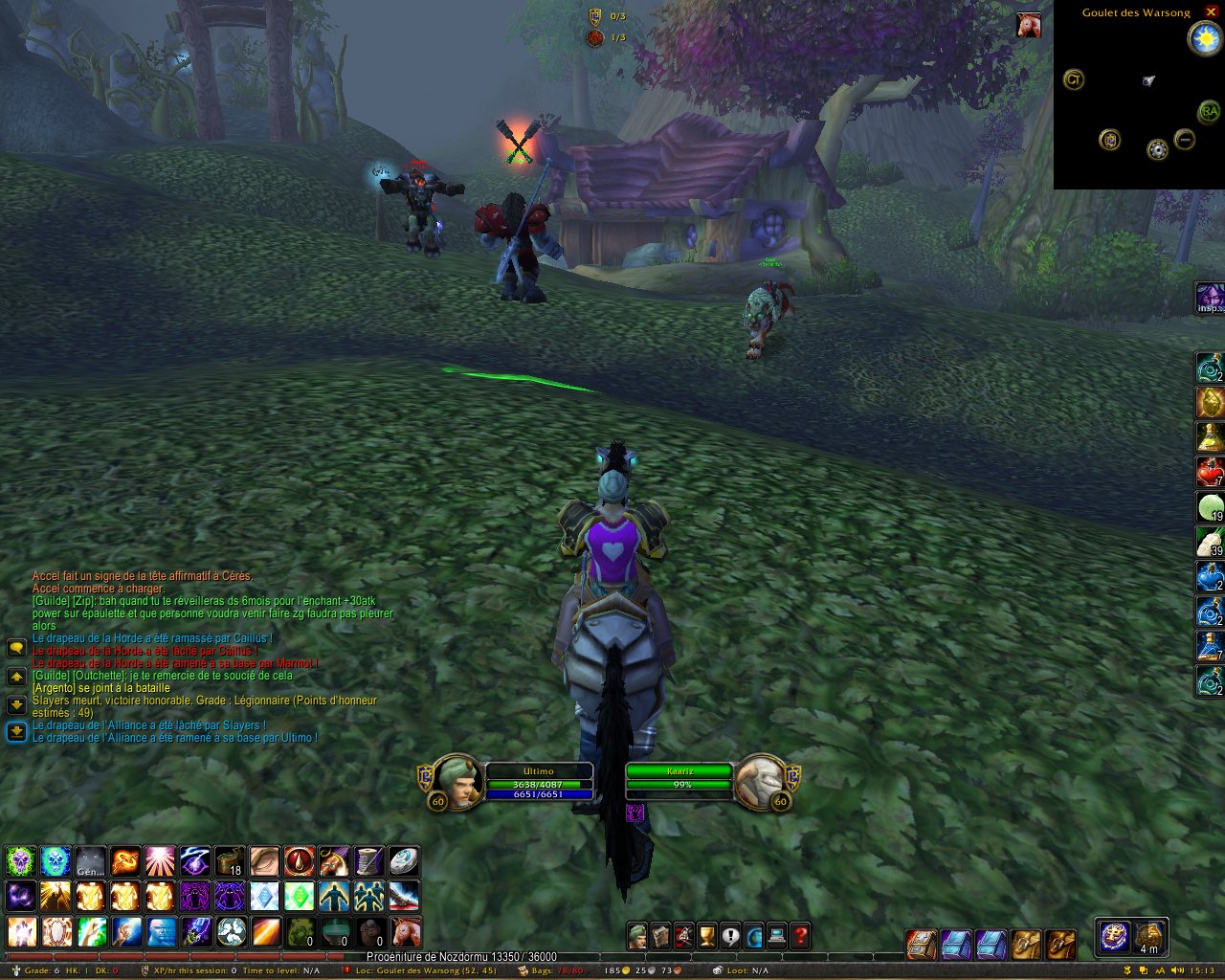Screen dimensions: 1225x980
Task: Open the RA addon minimap button
Action: tap(1209, 112)
